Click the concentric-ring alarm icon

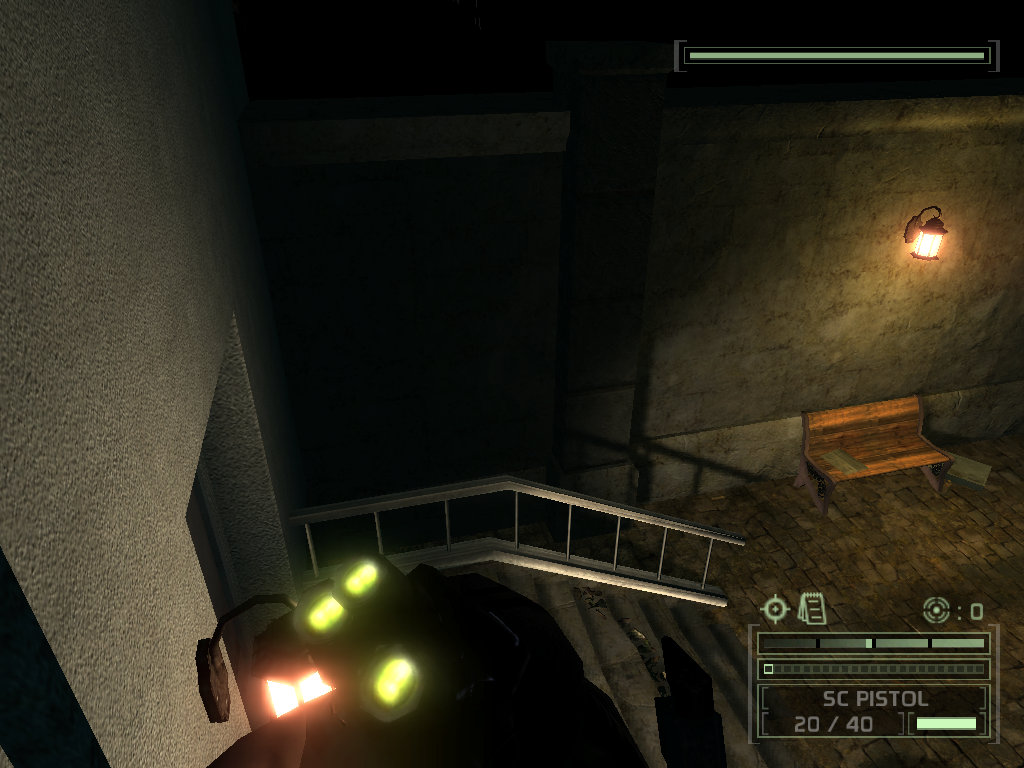tap(935, 609)
